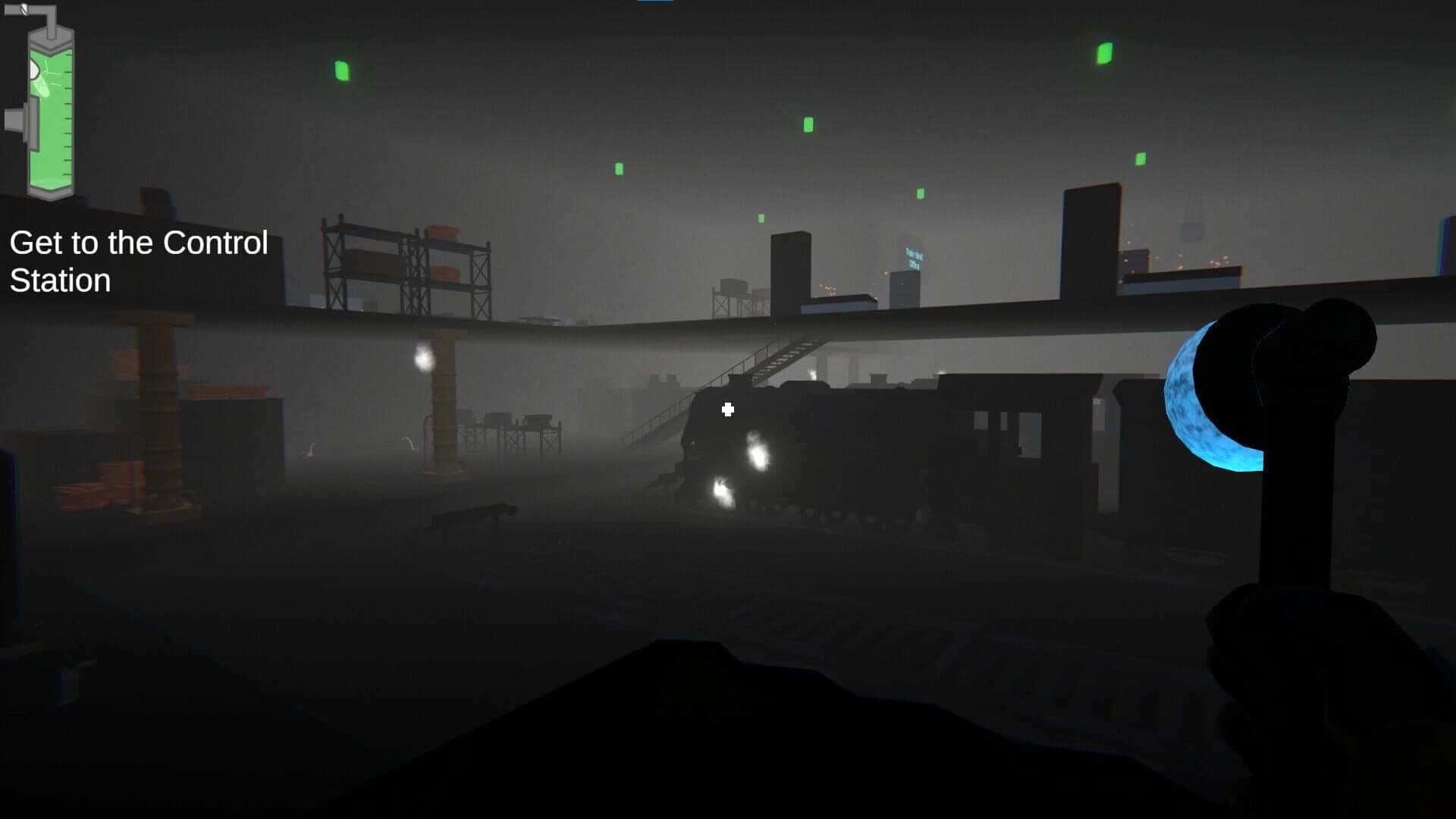Click the valve on the health vial pipe
The image size is (1456, 819).
pos(24,9)
